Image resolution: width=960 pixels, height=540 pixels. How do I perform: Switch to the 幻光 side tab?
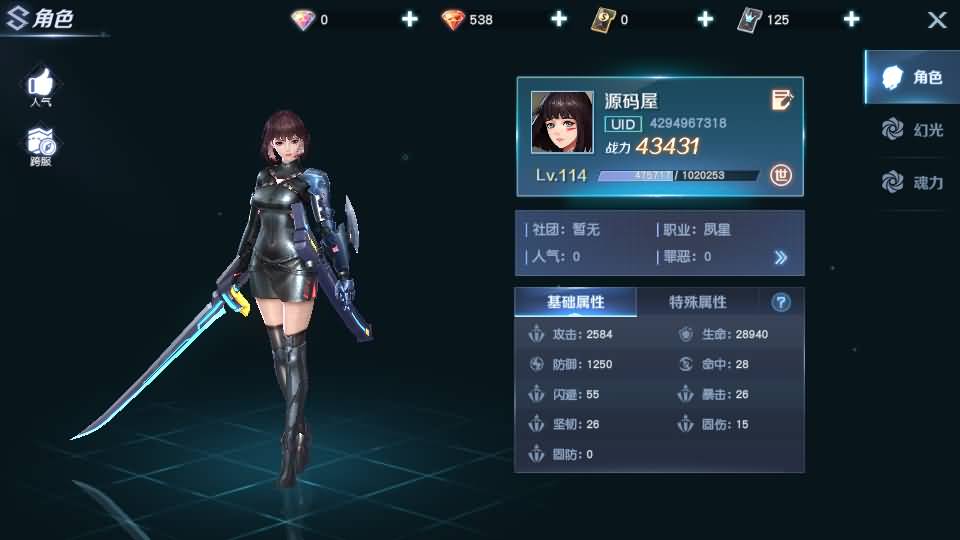912,129
